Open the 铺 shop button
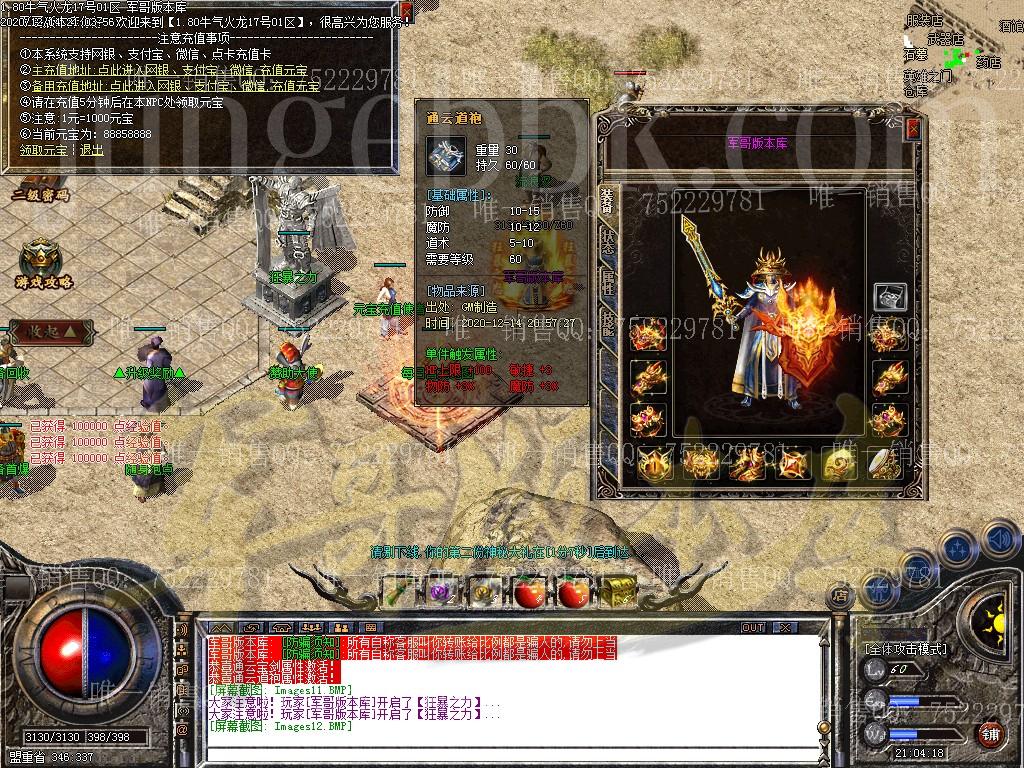1024x768 pixels. coord(989,733)
